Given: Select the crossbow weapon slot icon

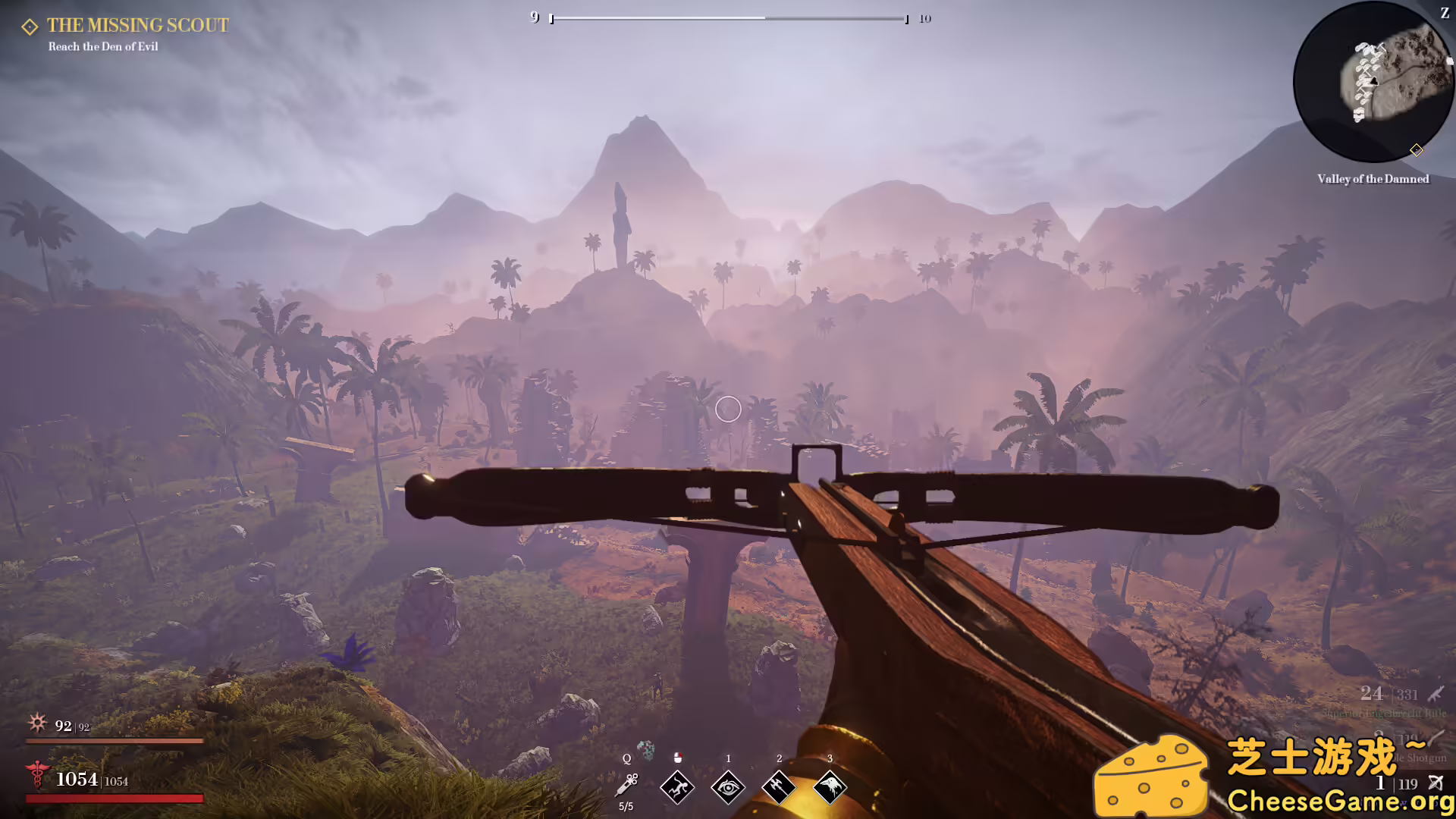Looking at the screenshot, I should (x=1436, y=783).
